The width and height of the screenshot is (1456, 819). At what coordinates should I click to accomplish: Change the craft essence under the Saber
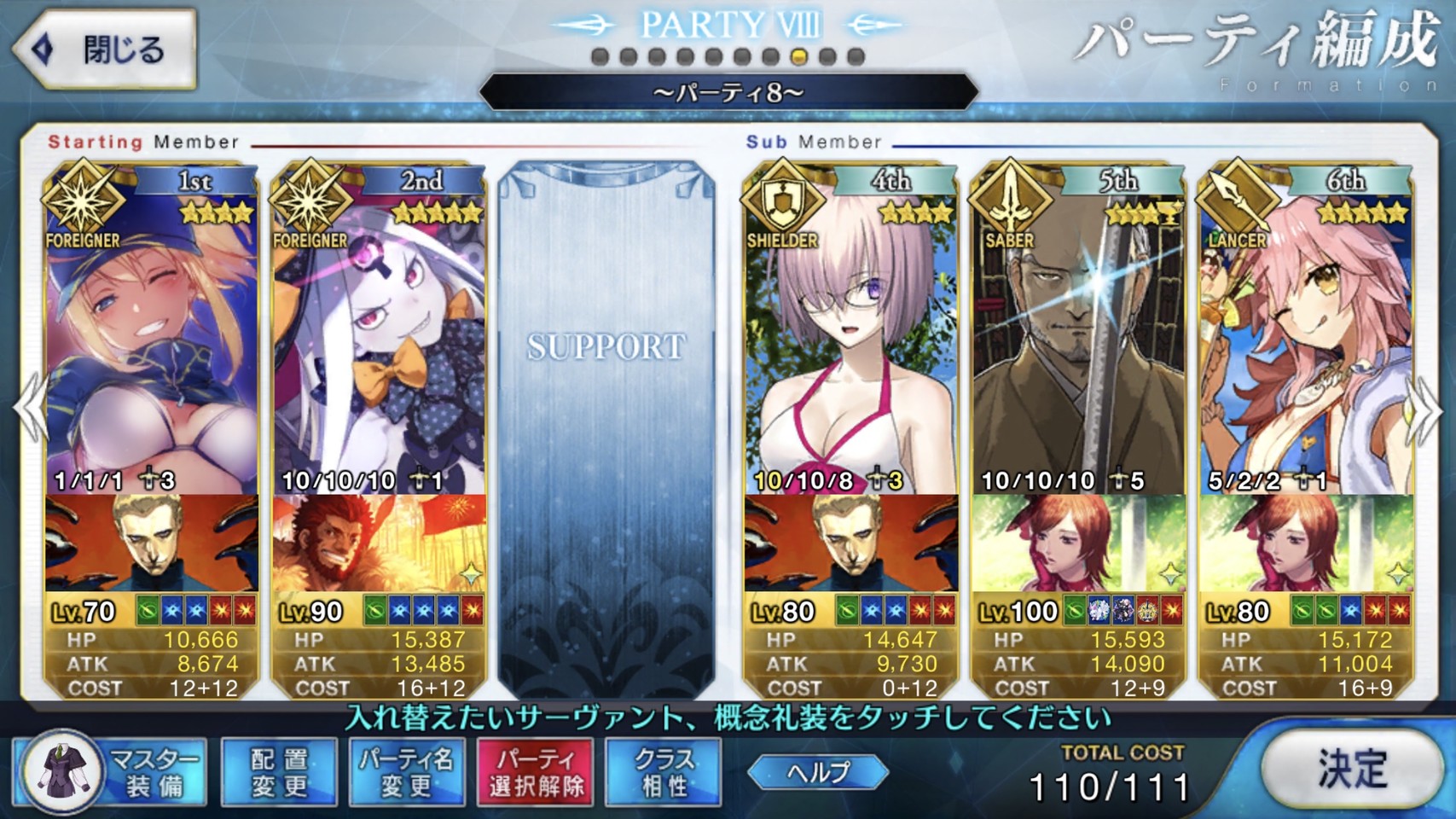point(1078,543)
